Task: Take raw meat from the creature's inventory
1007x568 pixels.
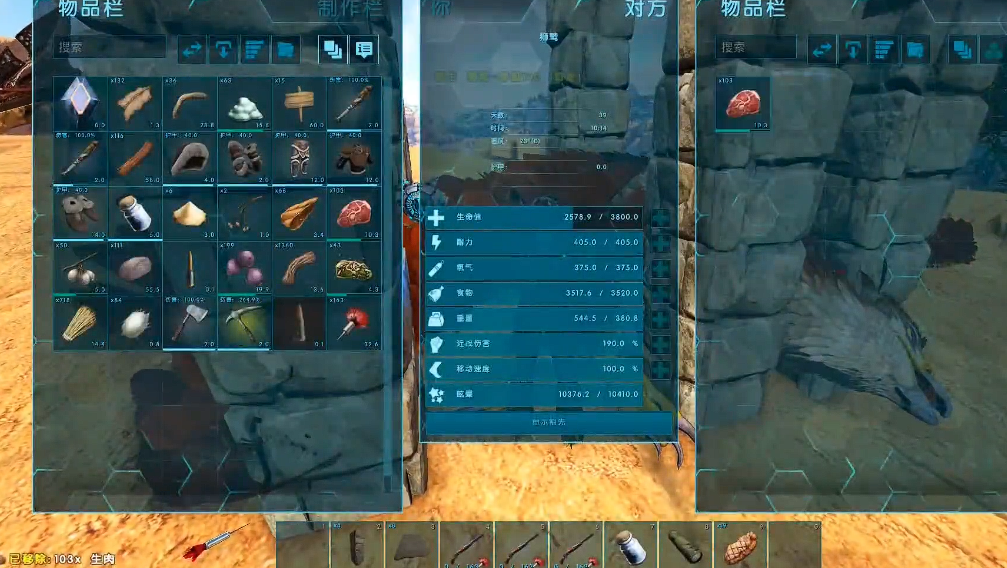Action: click(x=743, y=104)
